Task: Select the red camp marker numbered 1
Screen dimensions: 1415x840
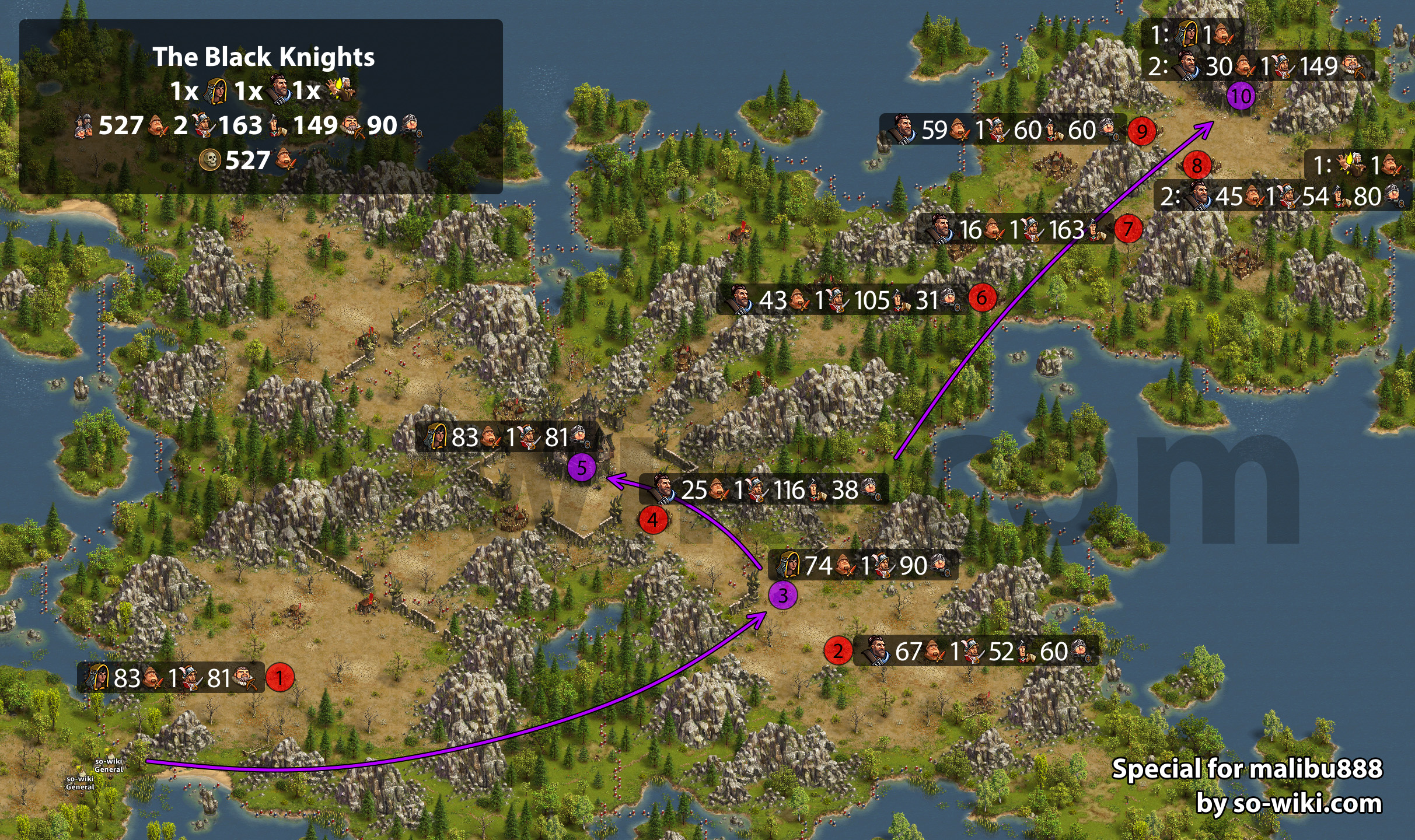Action: 279,678
